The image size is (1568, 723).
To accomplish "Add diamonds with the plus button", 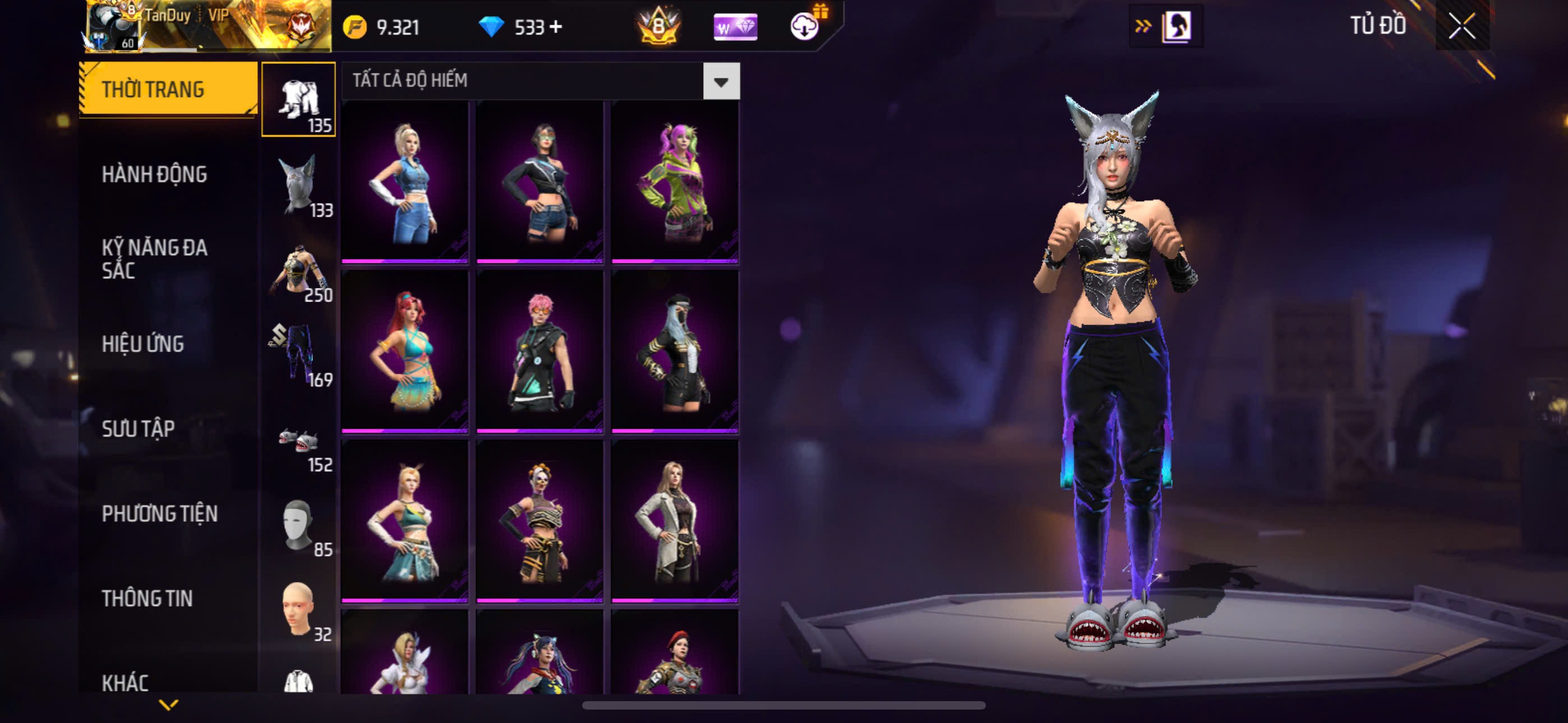I will 556,27.
